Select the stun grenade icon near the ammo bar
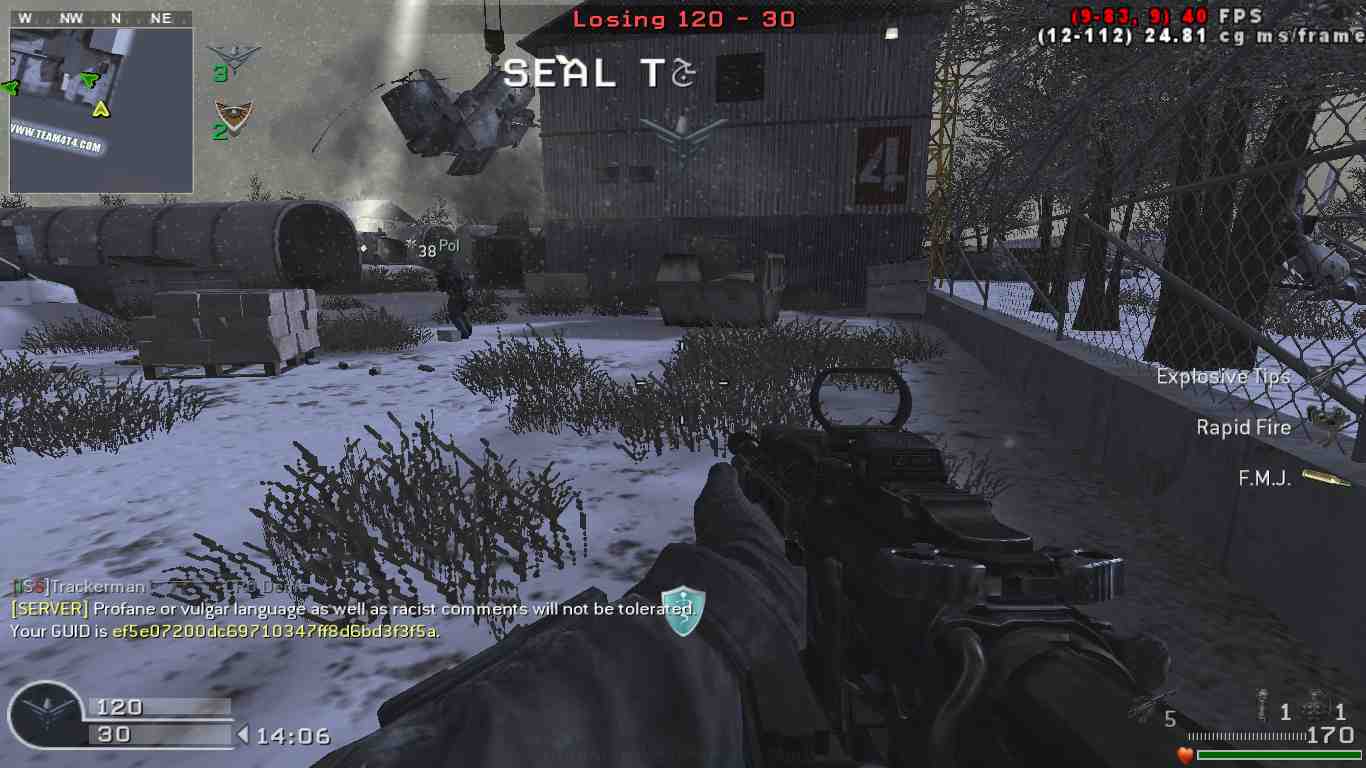The width and height of the screenshot is (1366, 768). pyautogui.click(x=1264, y=709)
